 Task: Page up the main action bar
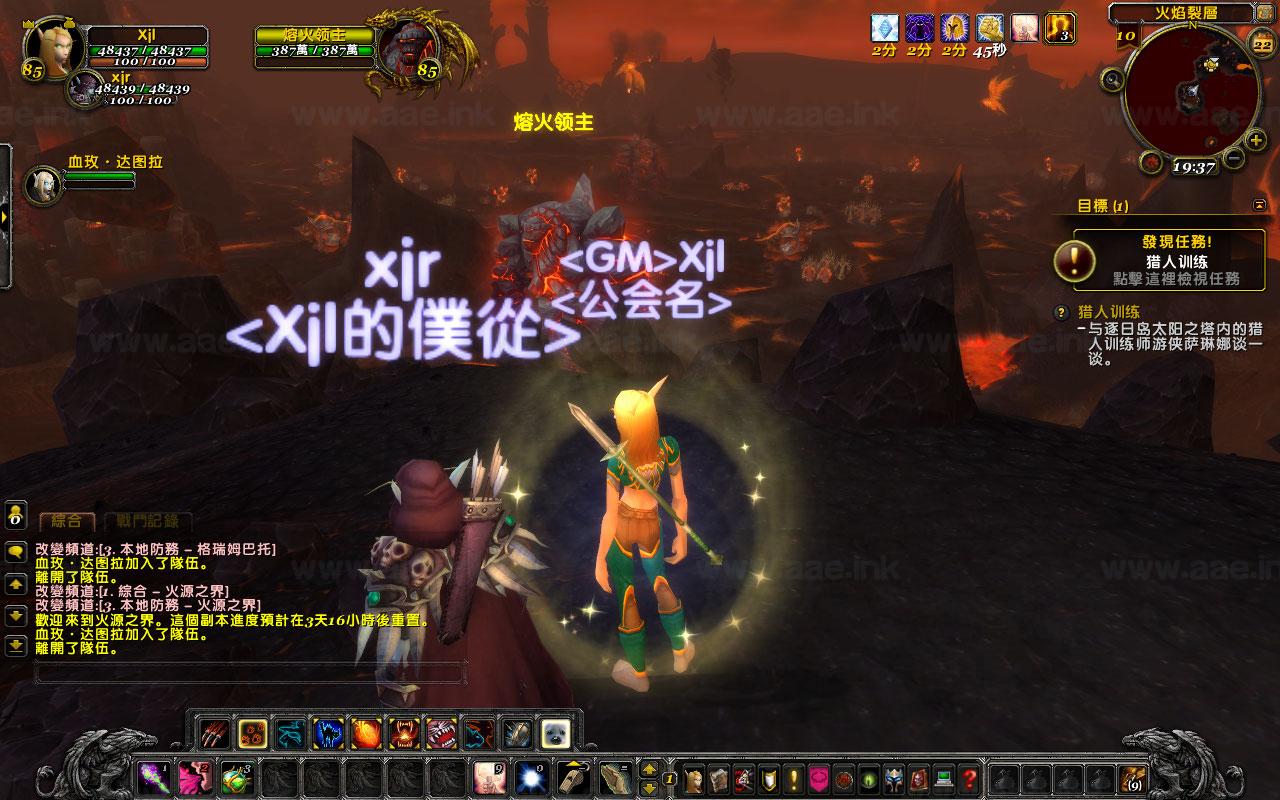tap(648, 769)
